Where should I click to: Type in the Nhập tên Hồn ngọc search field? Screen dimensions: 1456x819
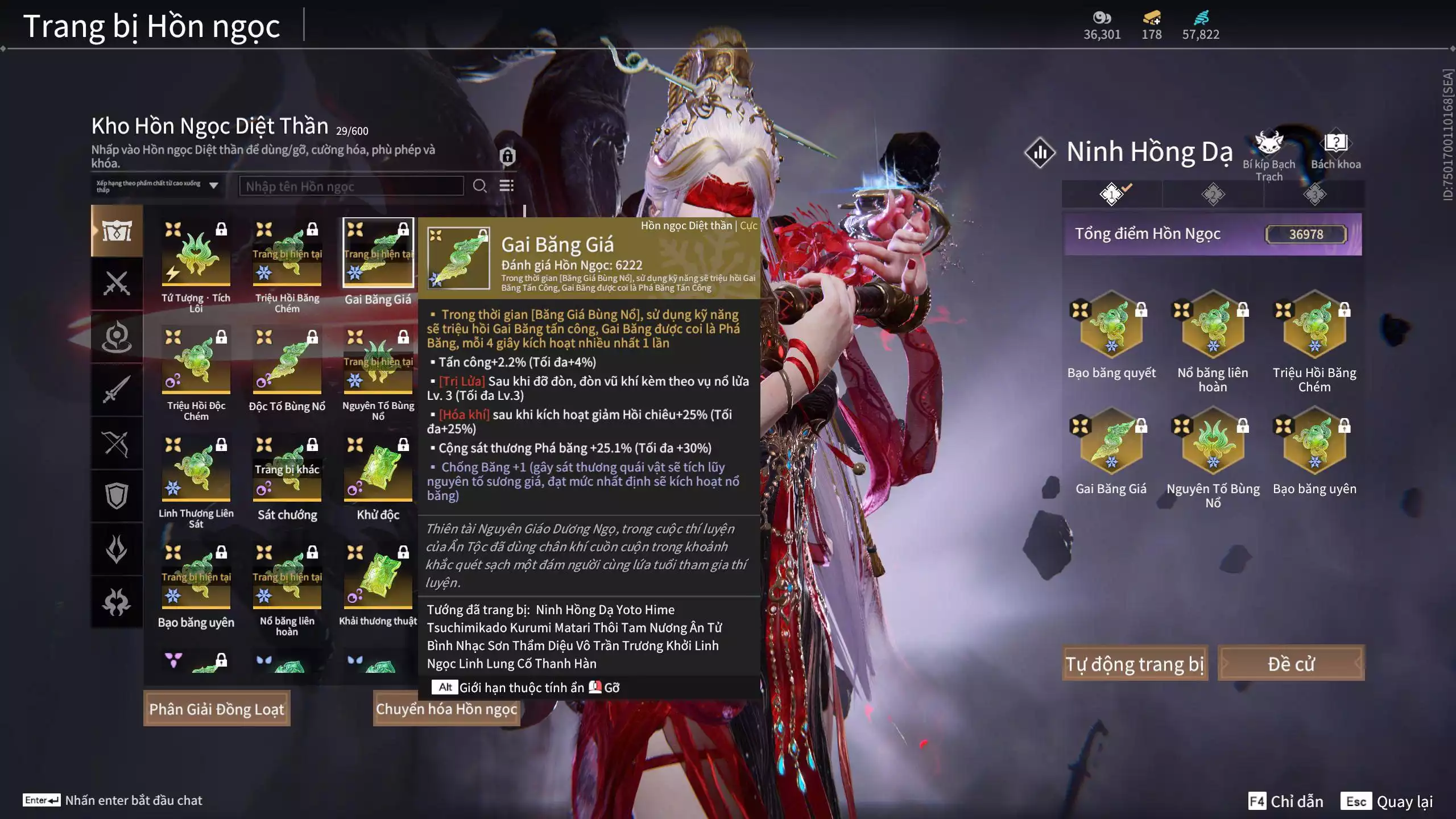click(x=351, y=186)
